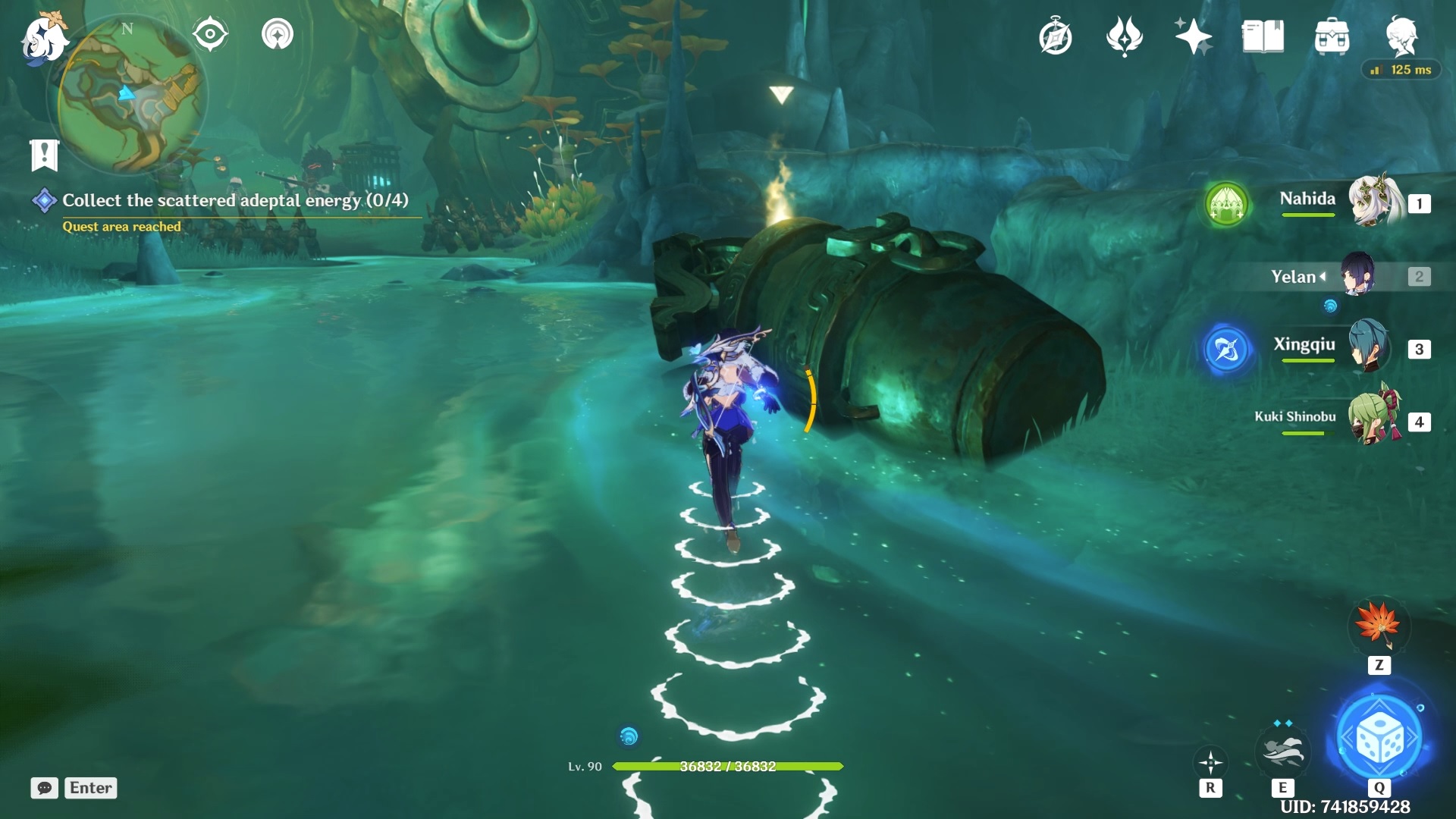The width and height of the screenshot is (1456, 819).
Task: Open the Inventory backpack icon
Action: click(x=1331, y=35)
